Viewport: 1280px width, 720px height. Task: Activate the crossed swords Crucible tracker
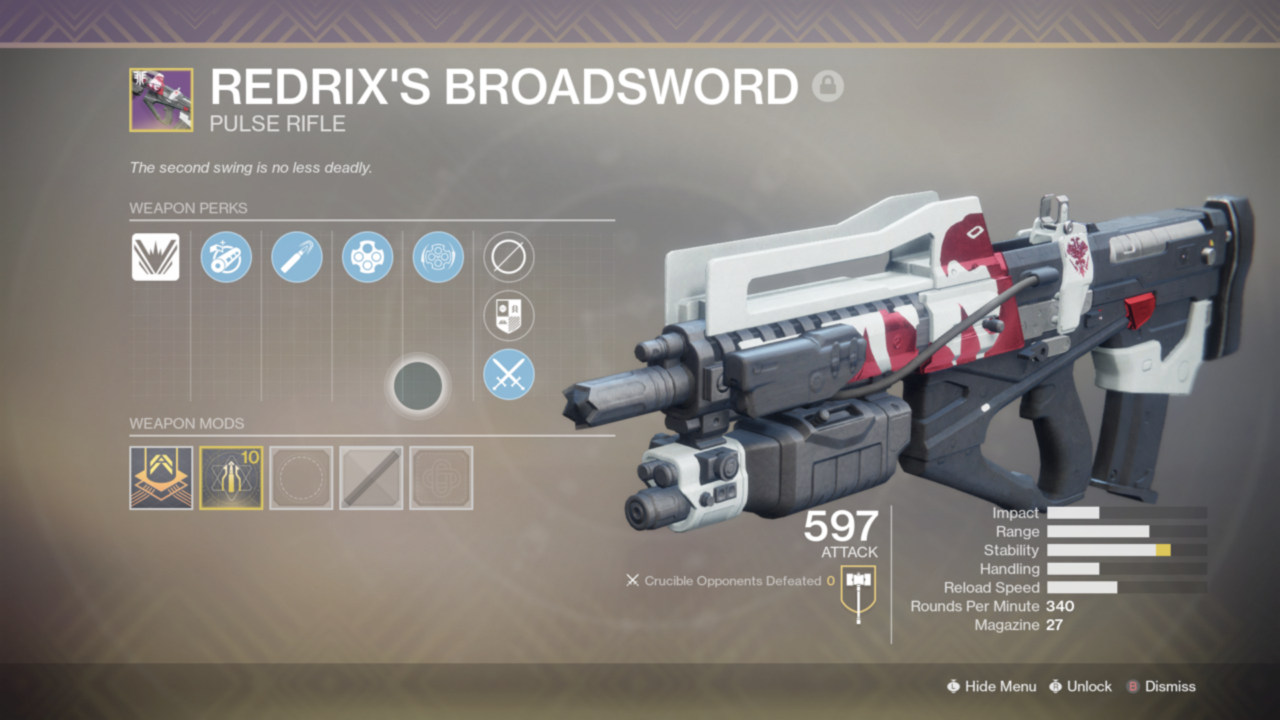click(509, 376)
